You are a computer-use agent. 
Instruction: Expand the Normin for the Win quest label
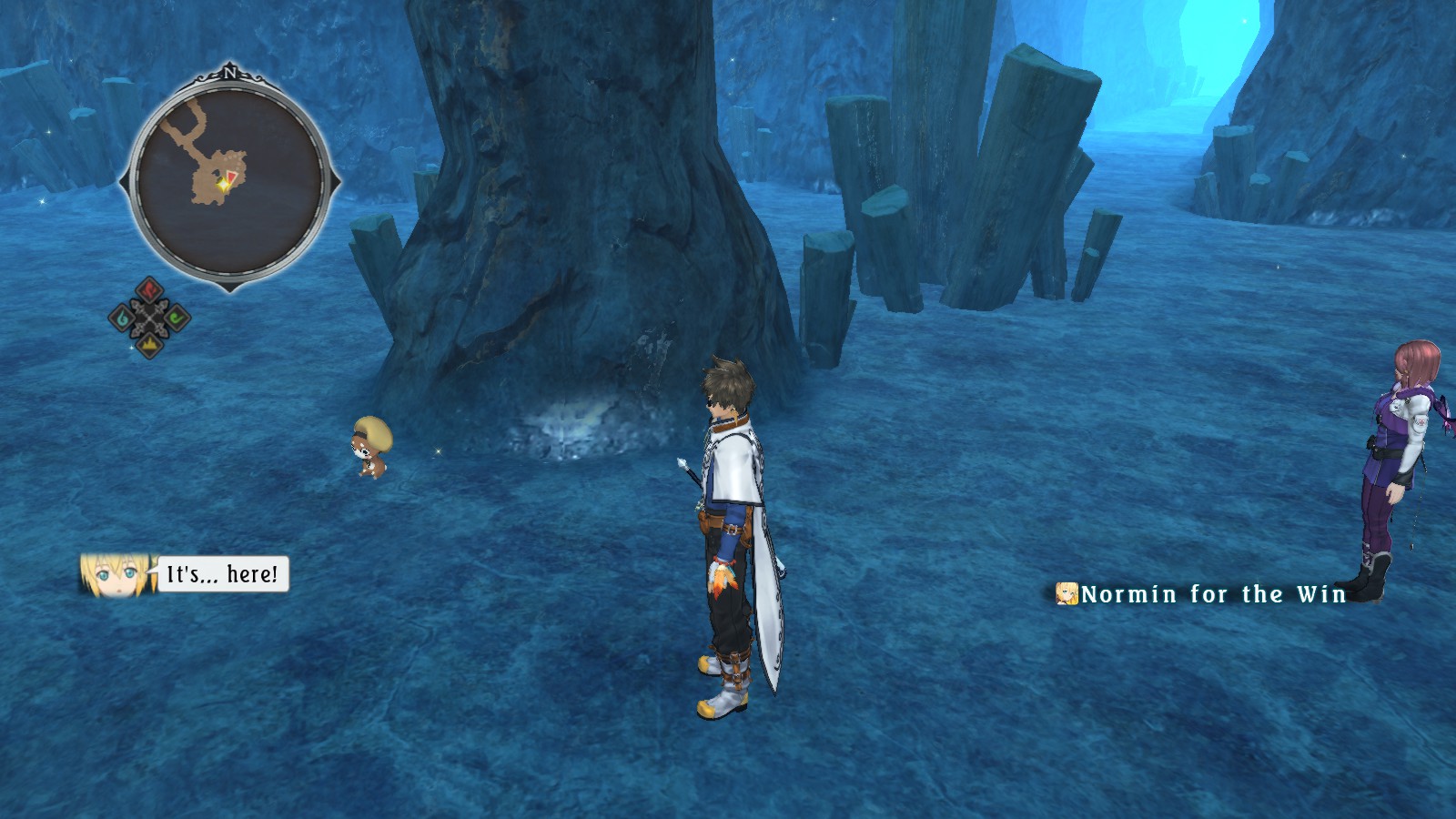click(x=1210, y=592)
